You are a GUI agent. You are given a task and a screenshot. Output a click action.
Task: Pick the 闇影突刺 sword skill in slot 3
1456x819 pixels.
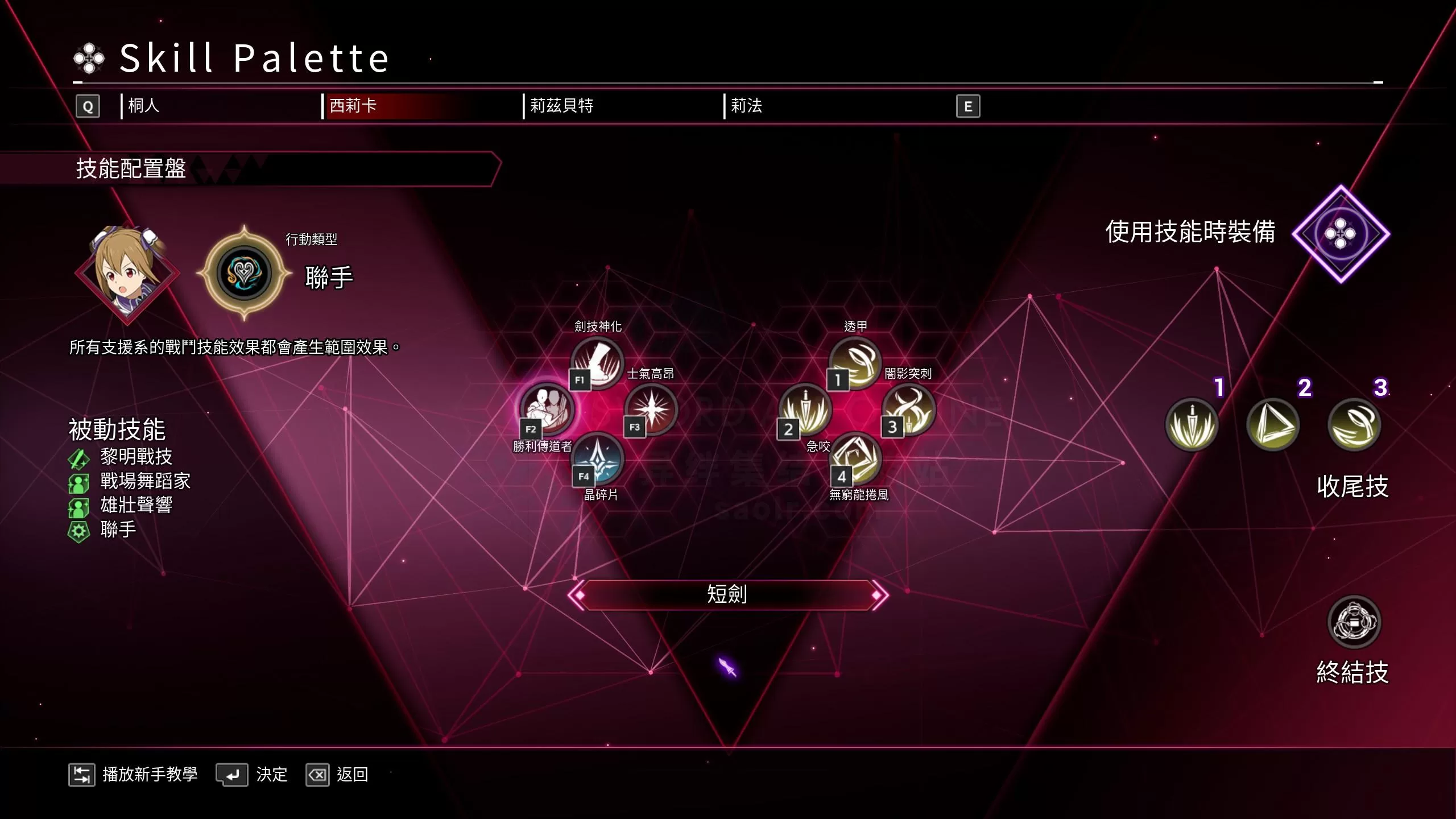coord(908,408)
